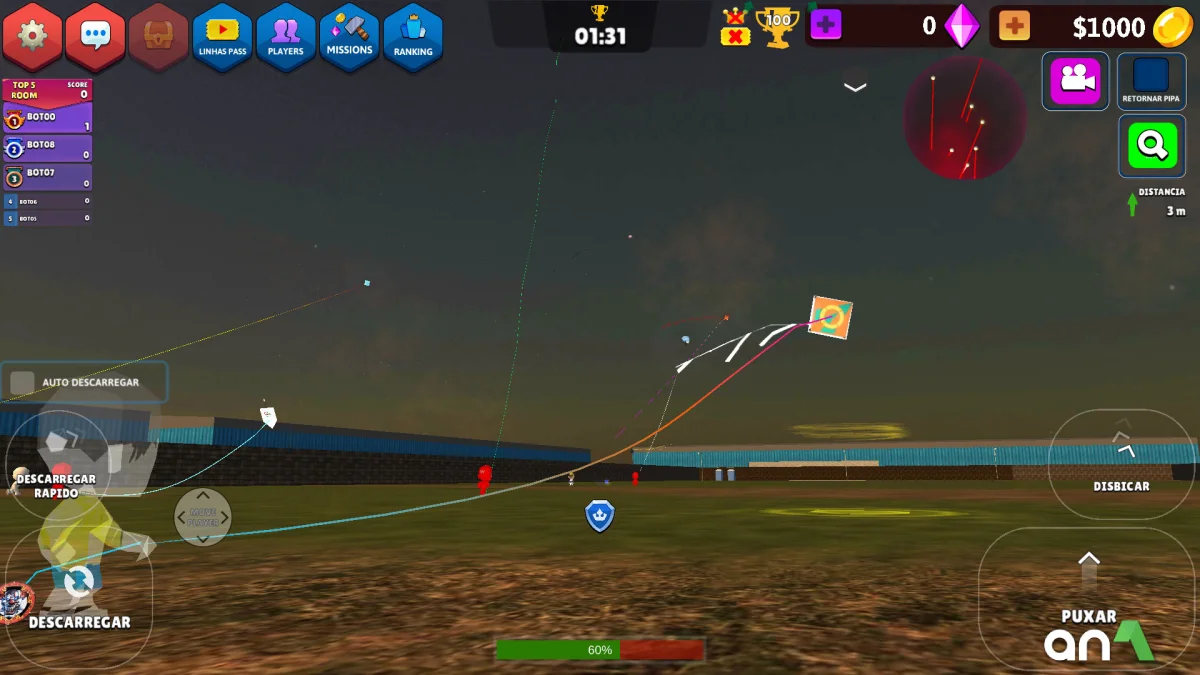
Task: Toggle the Auto Descarregar checkbox
Action: (x=22, y=382)
